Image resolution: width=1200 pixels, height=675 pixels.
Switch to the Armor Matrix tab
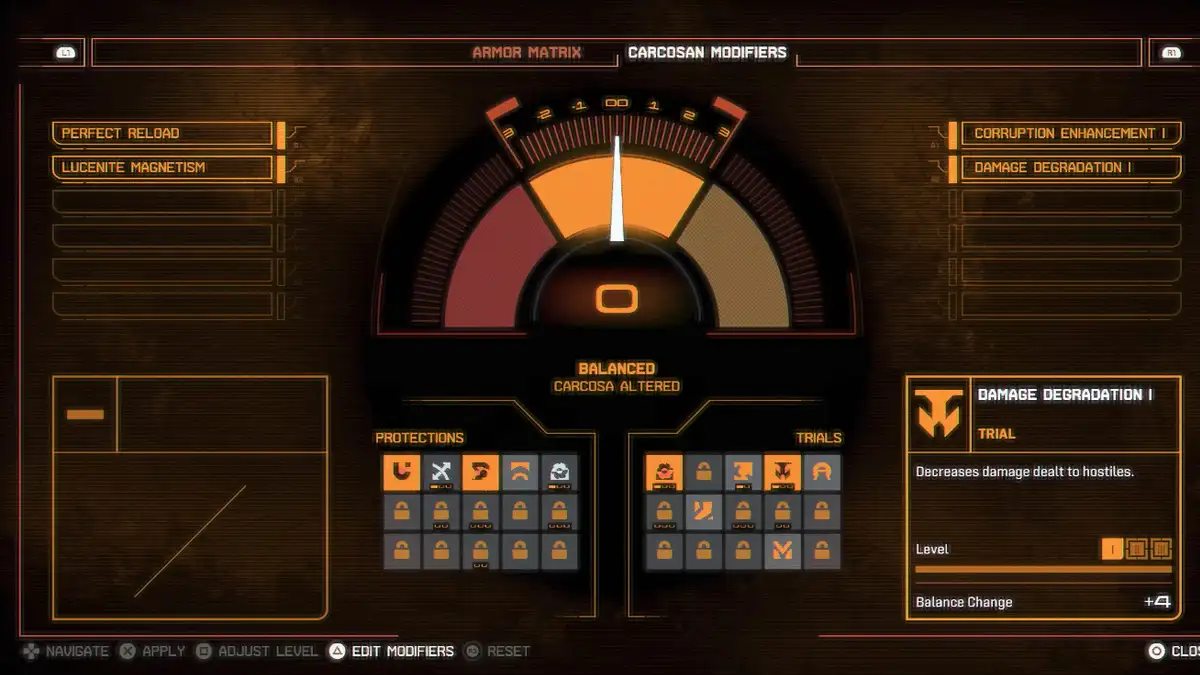click(526, 52)
